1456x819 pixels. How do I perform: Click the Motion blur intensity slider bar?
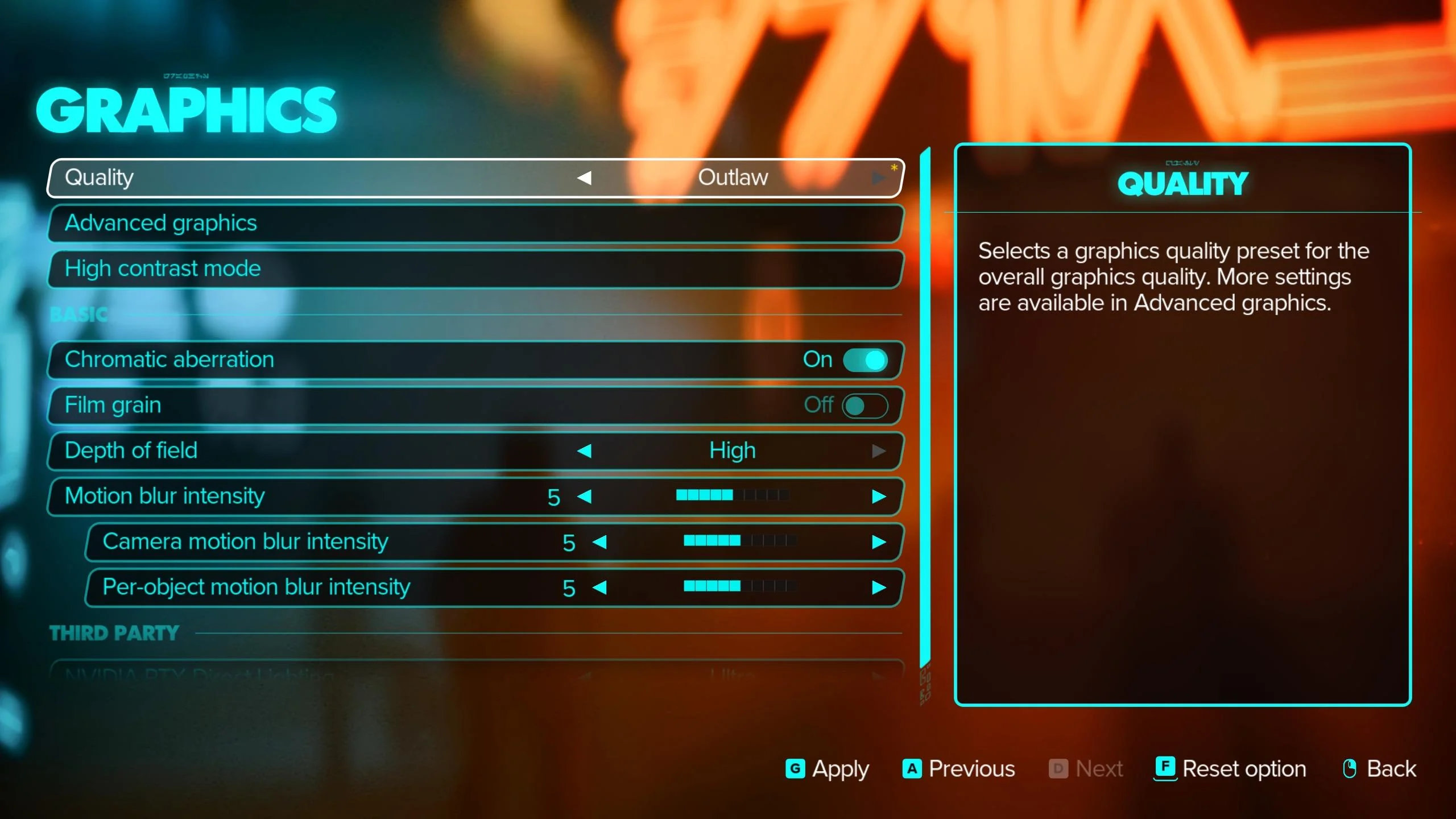(x=732, y=495)
